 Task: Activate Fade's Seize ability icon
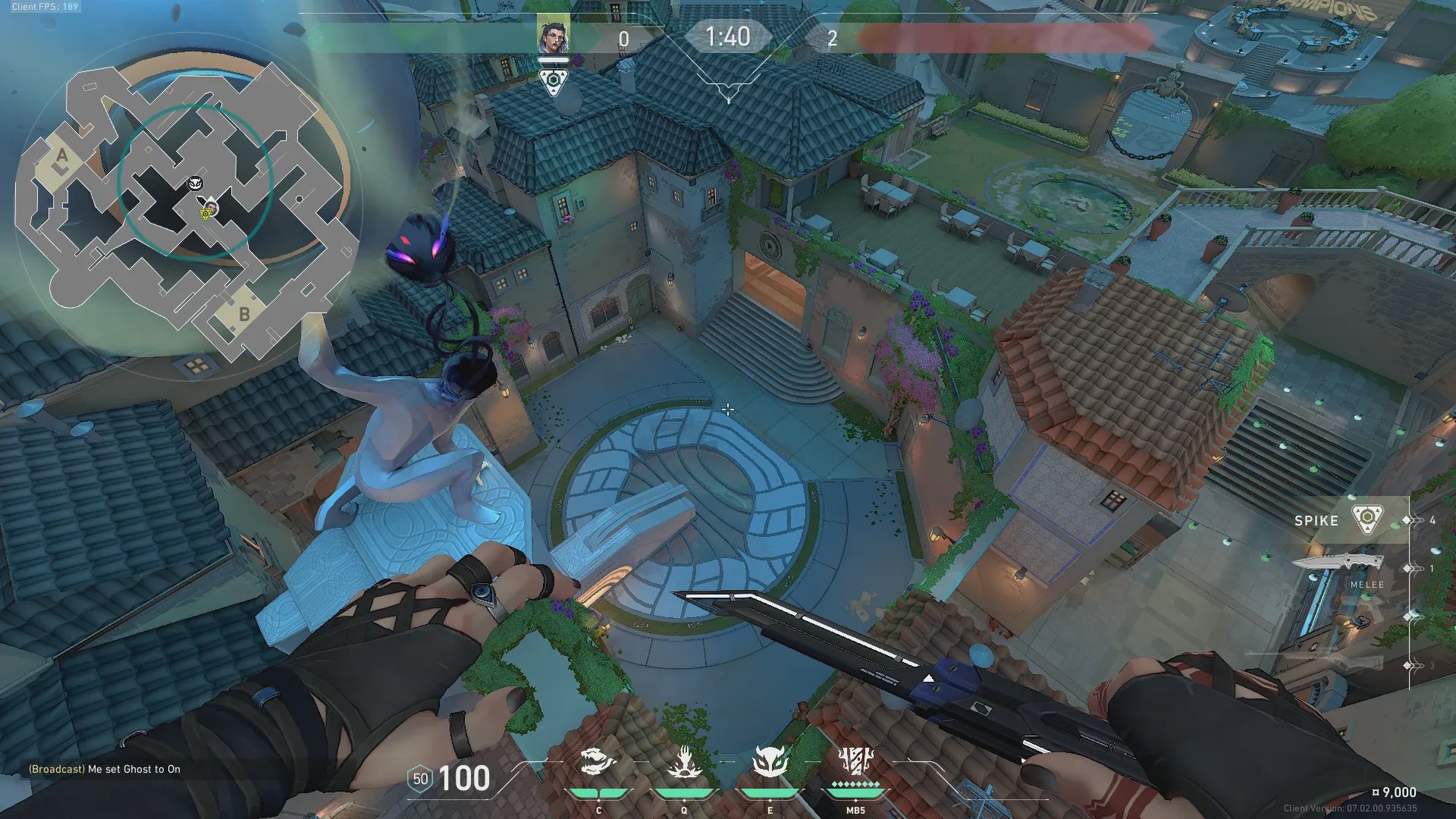click(684, 761)
